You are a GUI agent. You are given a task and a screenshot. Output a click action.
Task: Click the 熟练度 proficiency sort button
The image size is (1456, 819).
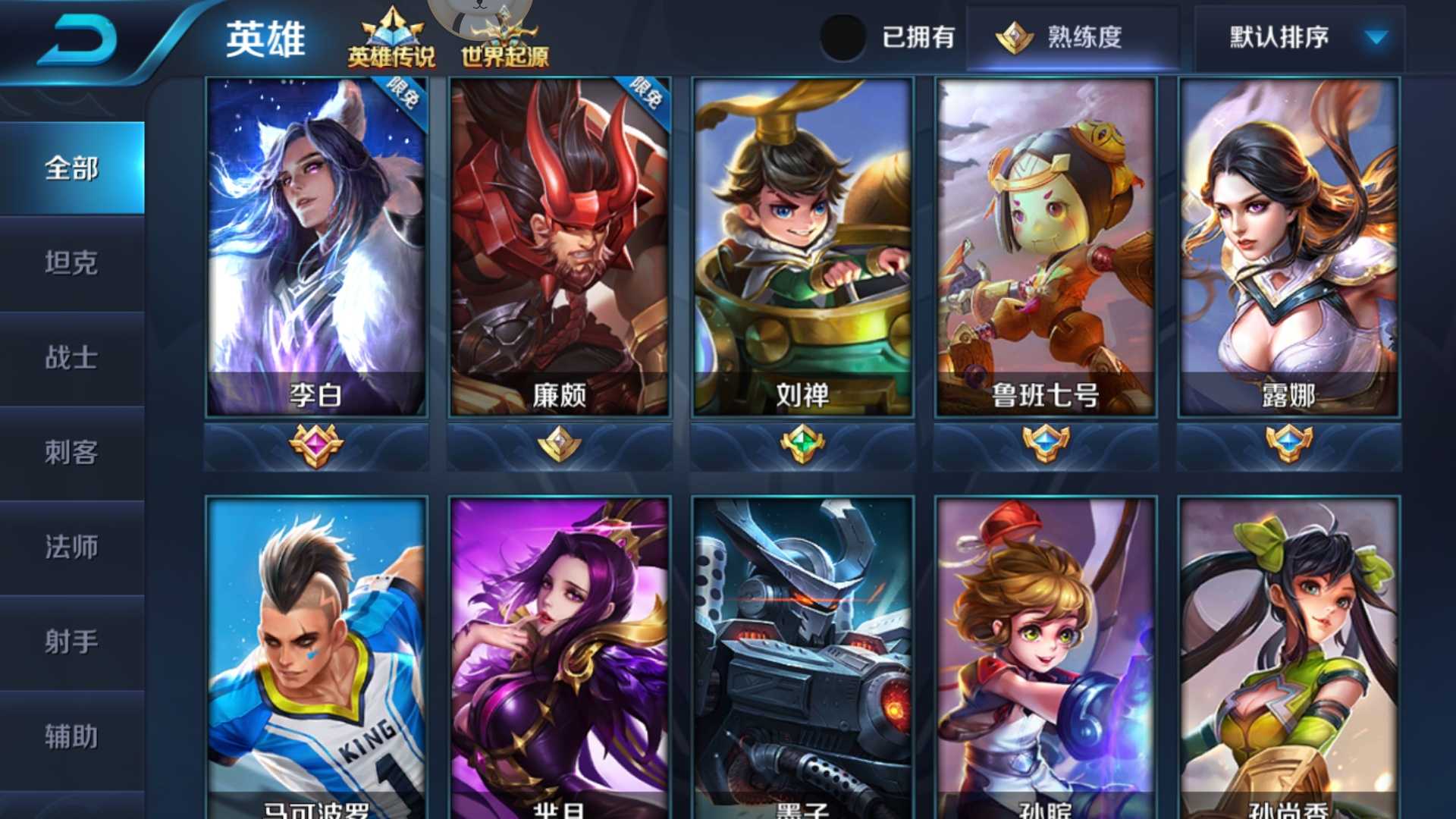click(1073, 36)
